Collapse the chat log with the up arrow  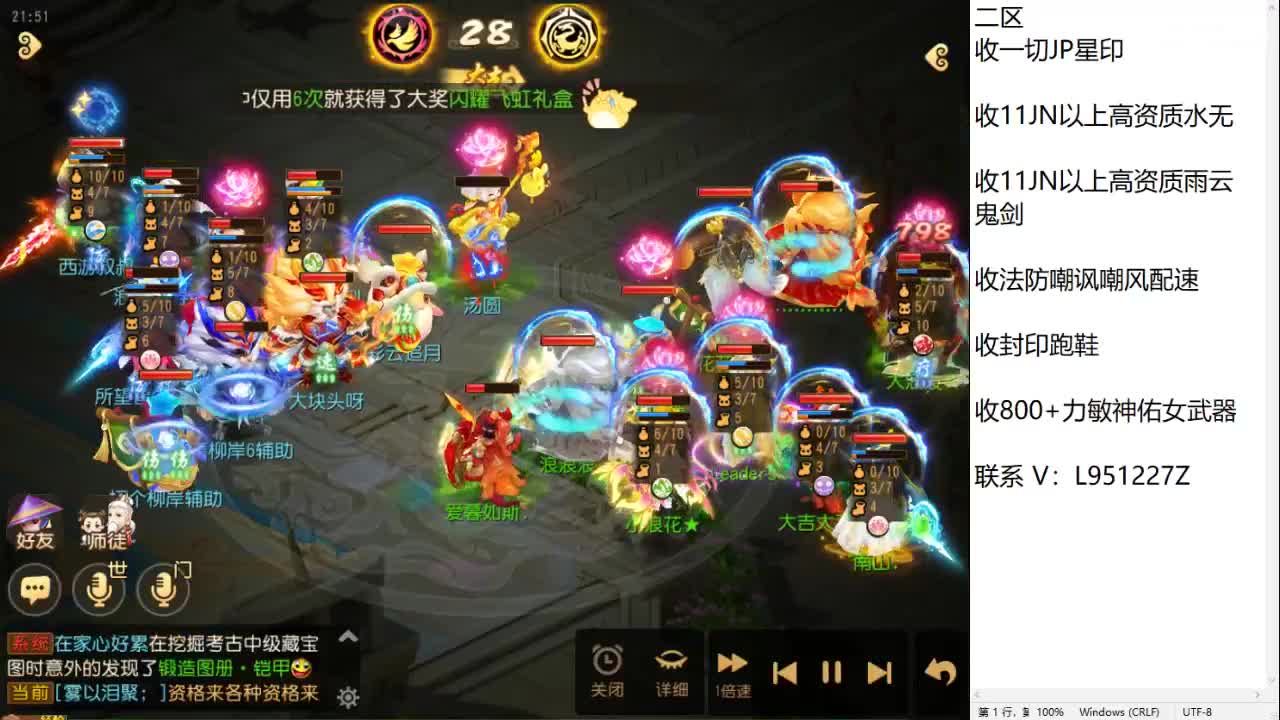click(x=349, y=635)
